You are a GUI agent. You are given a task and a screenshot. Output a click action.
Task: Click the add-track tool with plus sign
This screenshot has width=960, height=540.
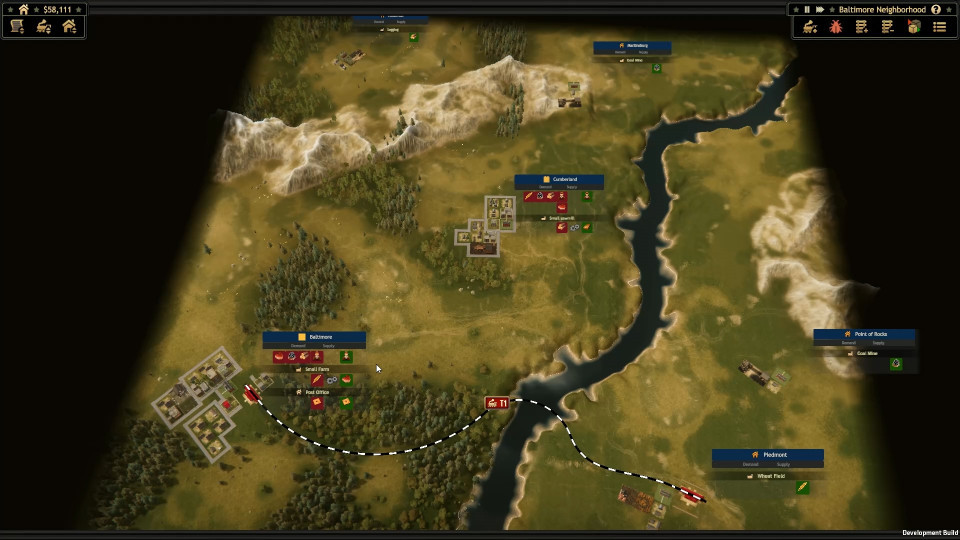[x=861, y=27]
